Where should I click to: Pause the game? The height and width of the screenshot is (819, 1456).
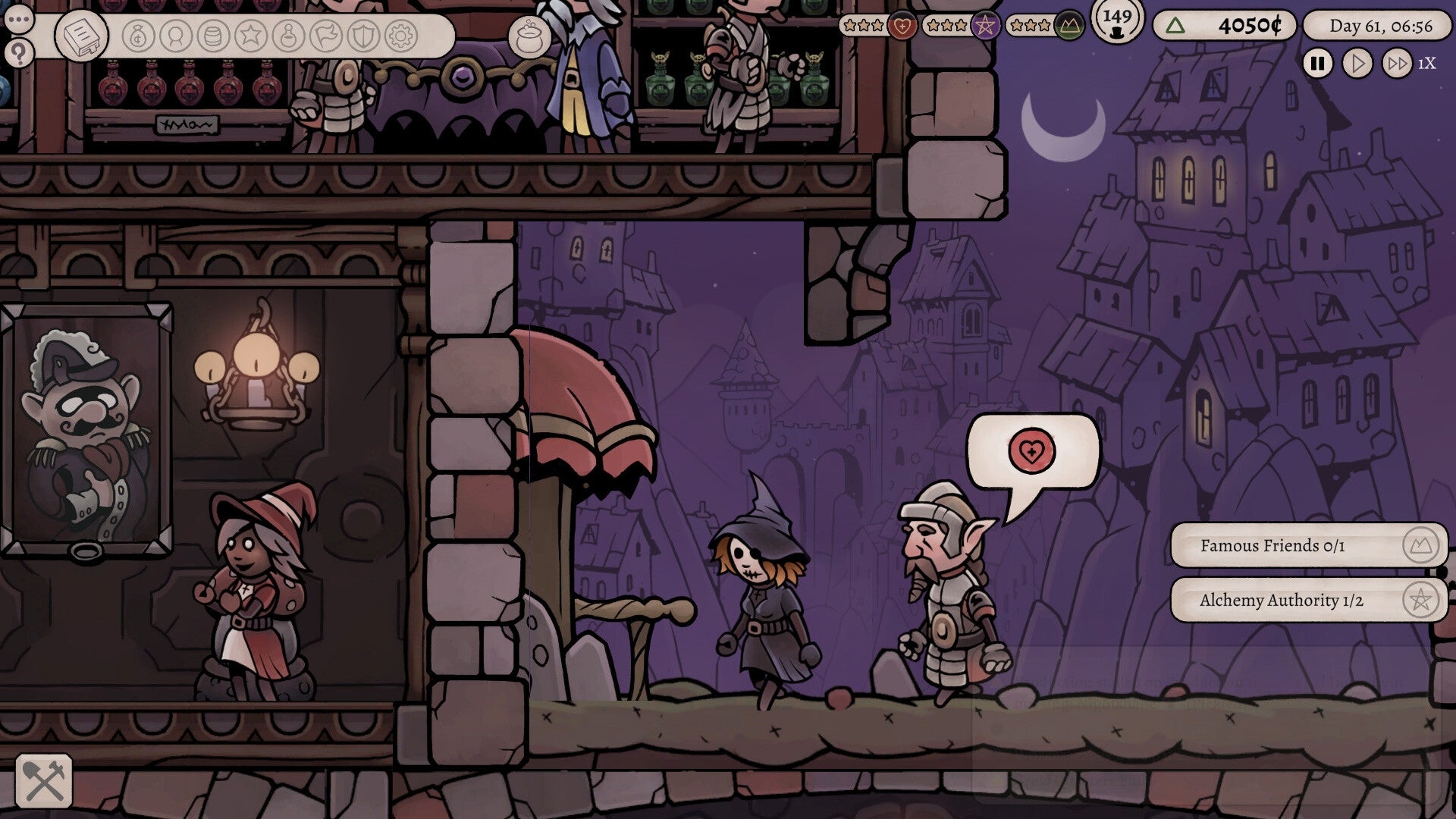pyautogui.click(x=1317, y=64)
